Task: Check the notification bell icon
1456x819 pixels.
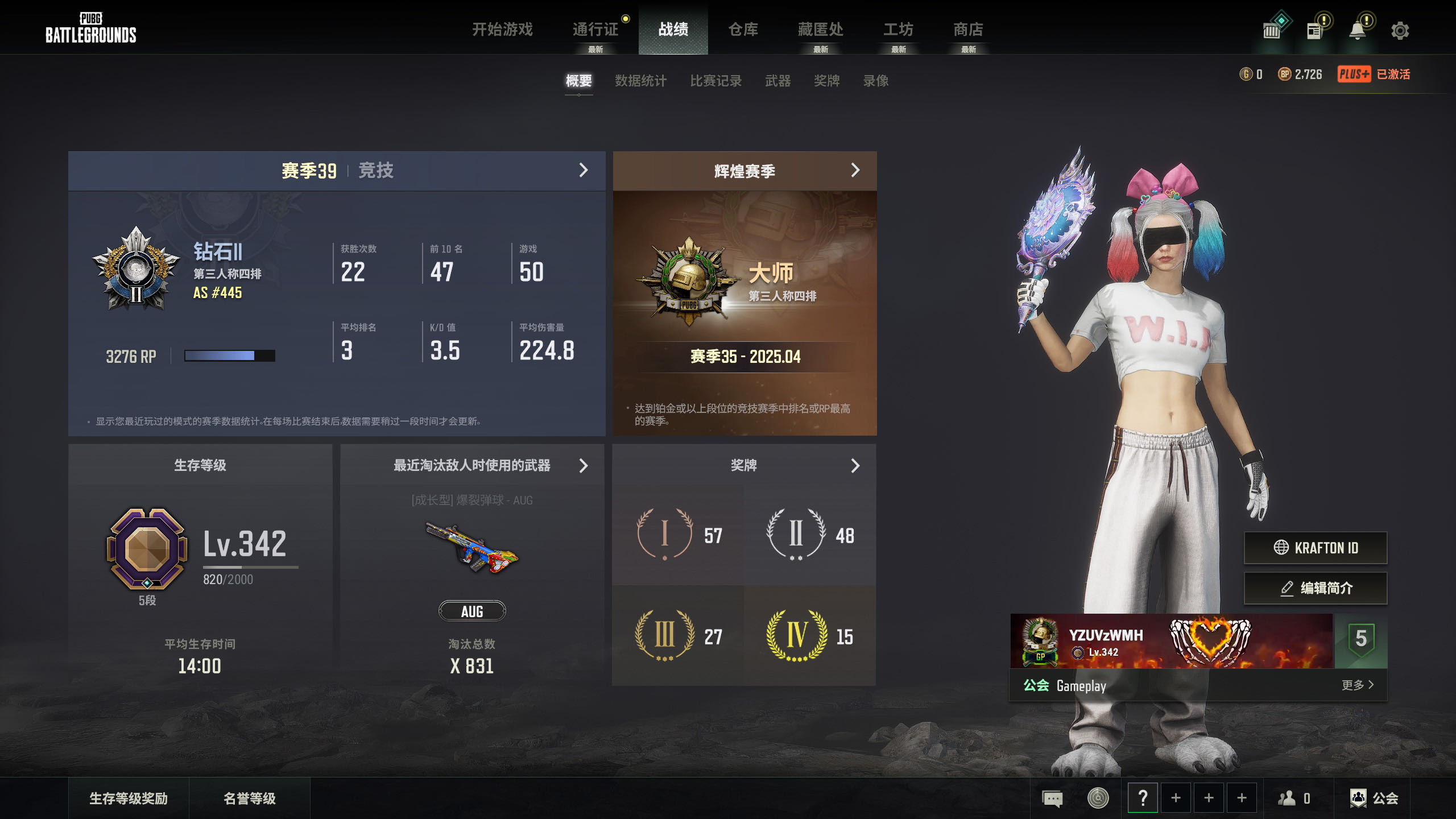Action: (1357, 31)
